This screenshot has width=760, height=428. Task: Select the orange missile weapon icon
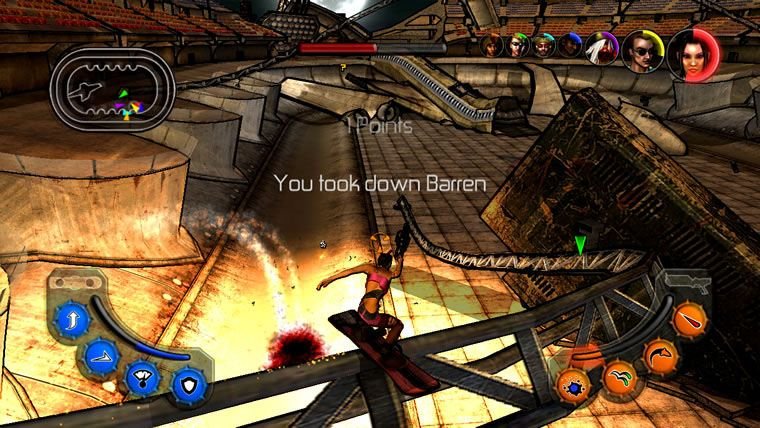coord(690,320)
